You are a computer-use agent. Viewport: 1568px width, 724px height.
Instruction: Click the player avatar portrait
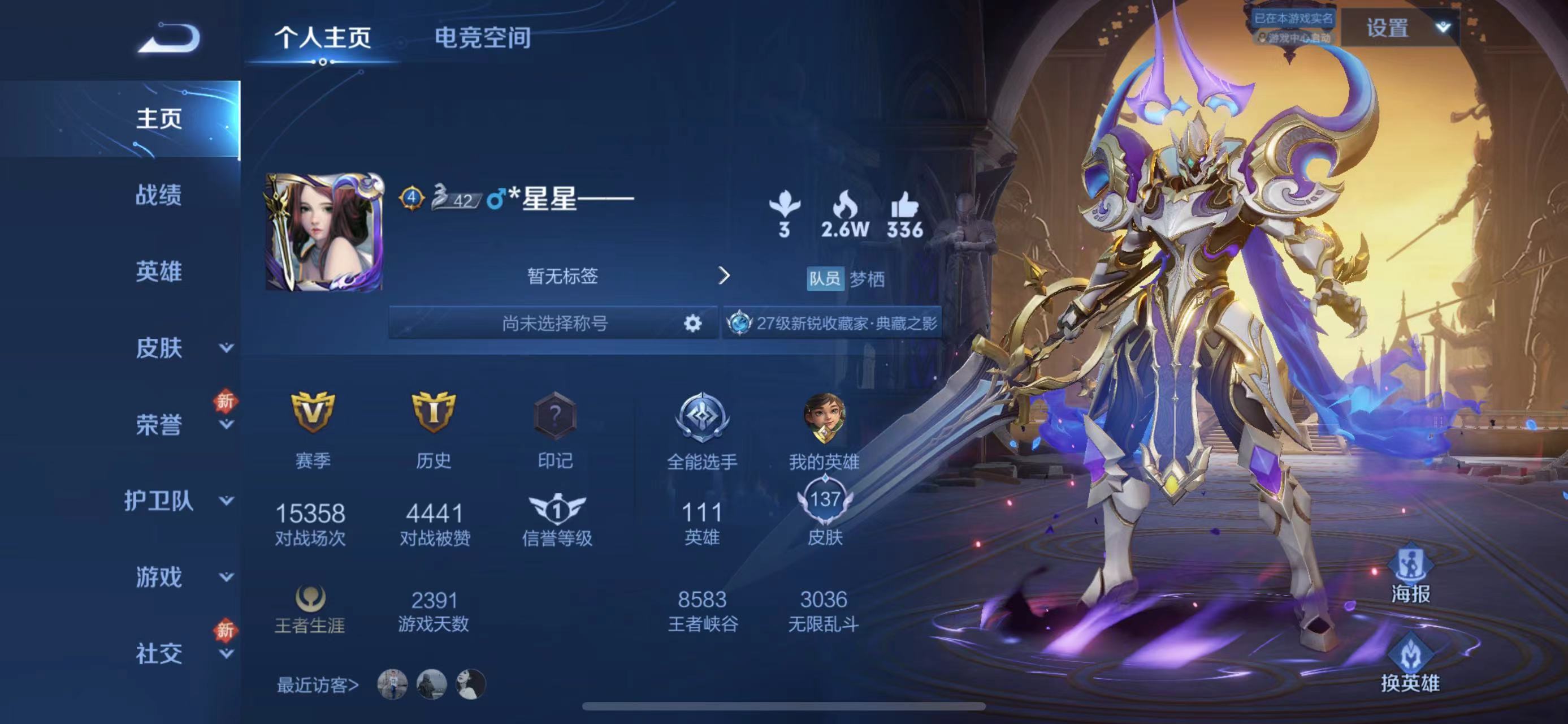pos(324,232)
